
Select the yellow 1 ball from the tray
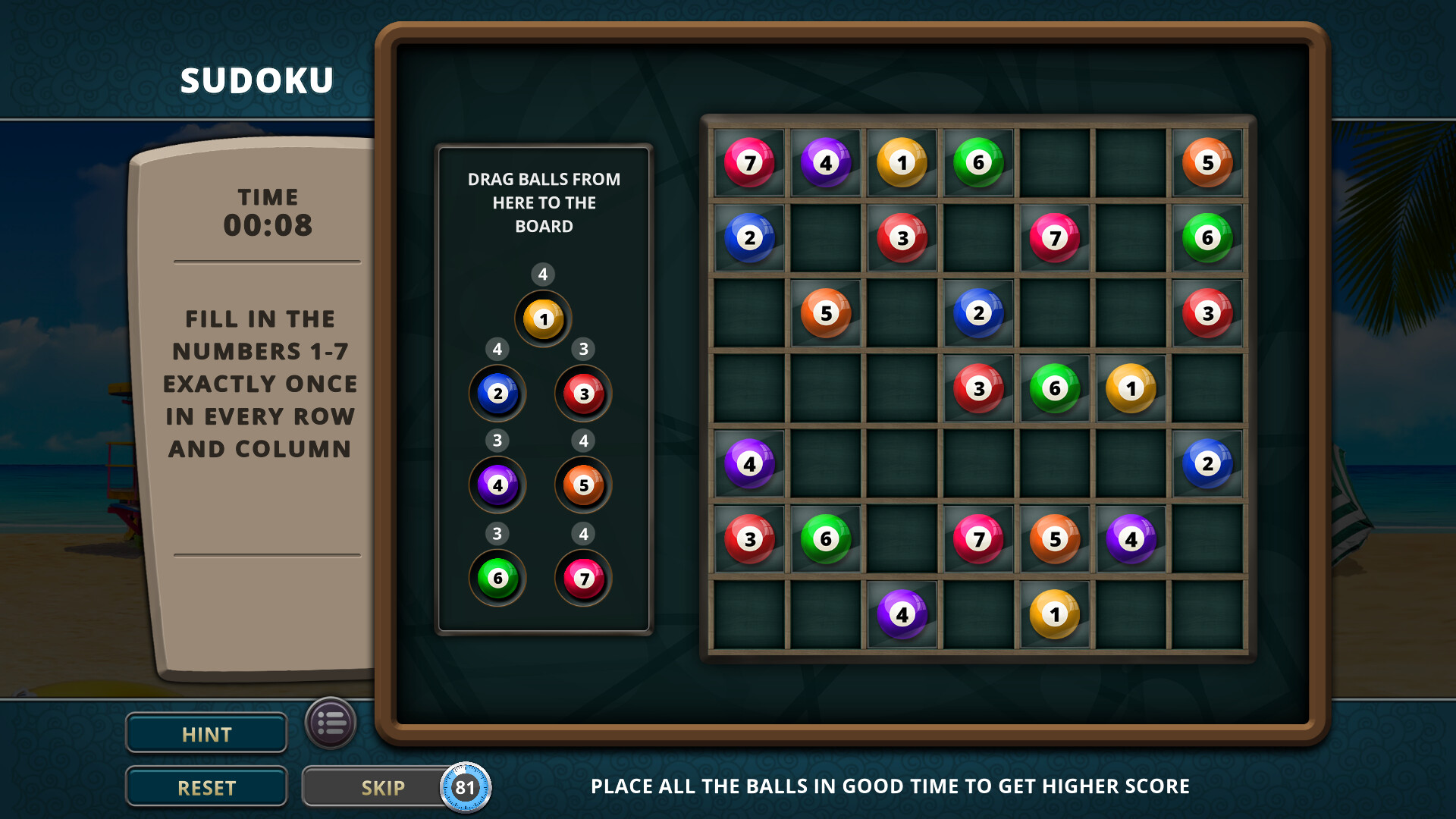coord(542,319)
